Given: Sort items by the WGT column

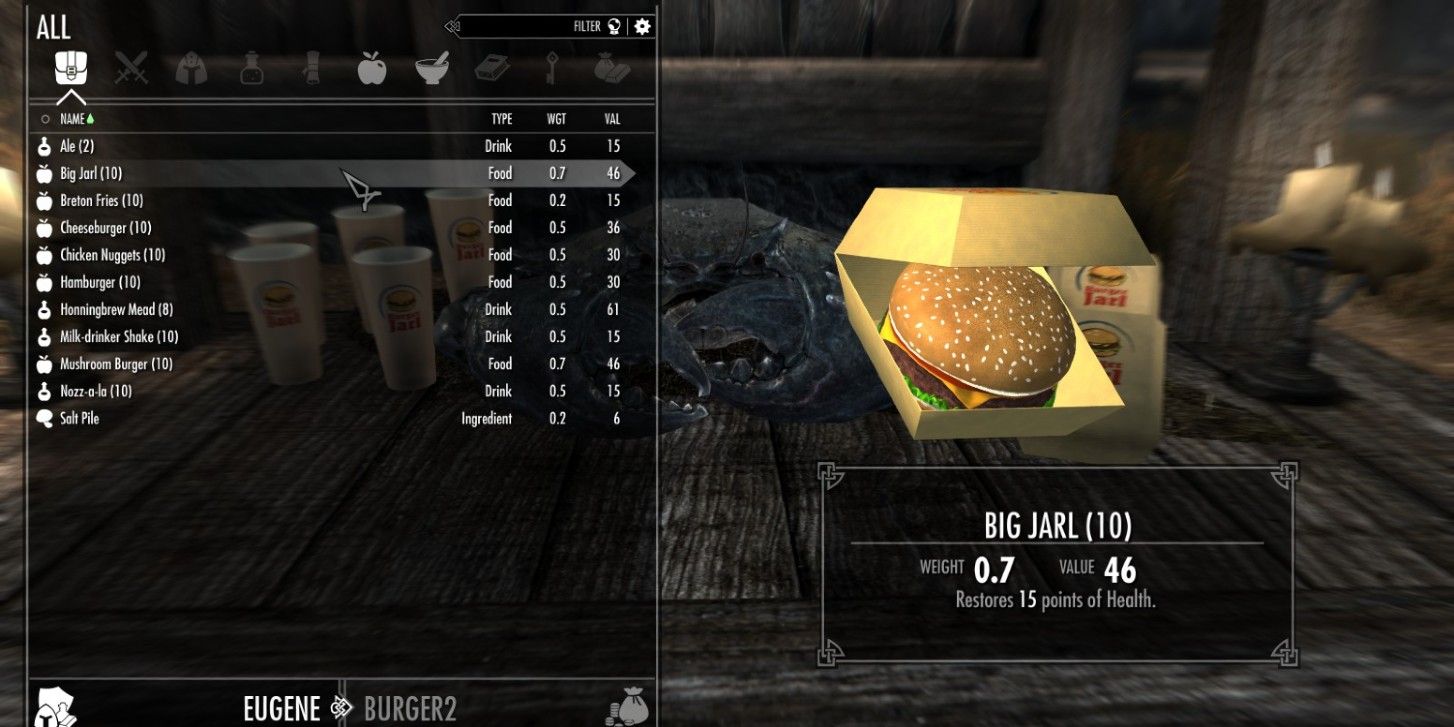Looking at the screenshot, I should (x=557, y=118).
